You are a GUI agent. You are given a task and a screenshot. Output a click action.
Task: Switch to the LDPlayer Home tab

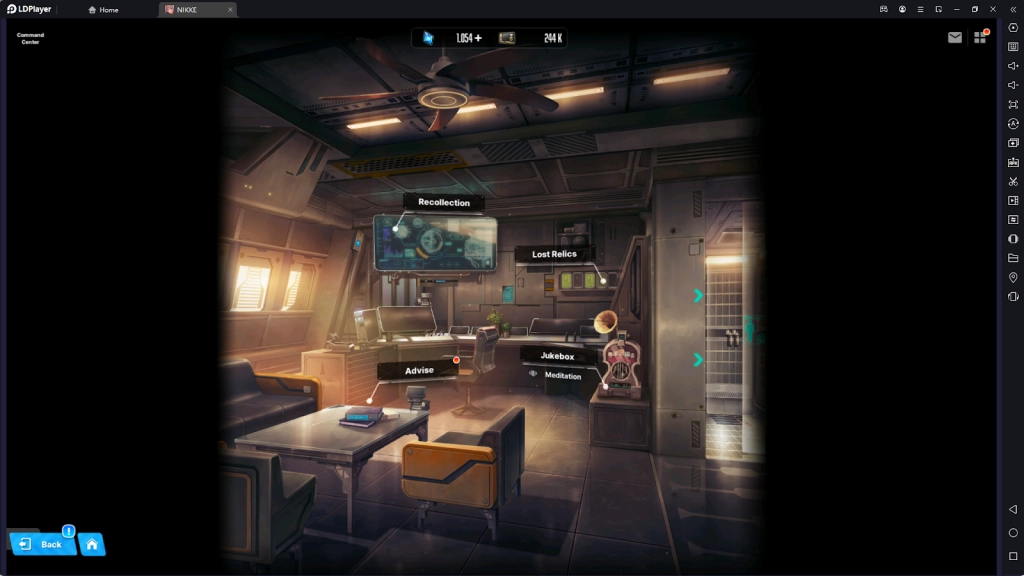tap(104, 9)
